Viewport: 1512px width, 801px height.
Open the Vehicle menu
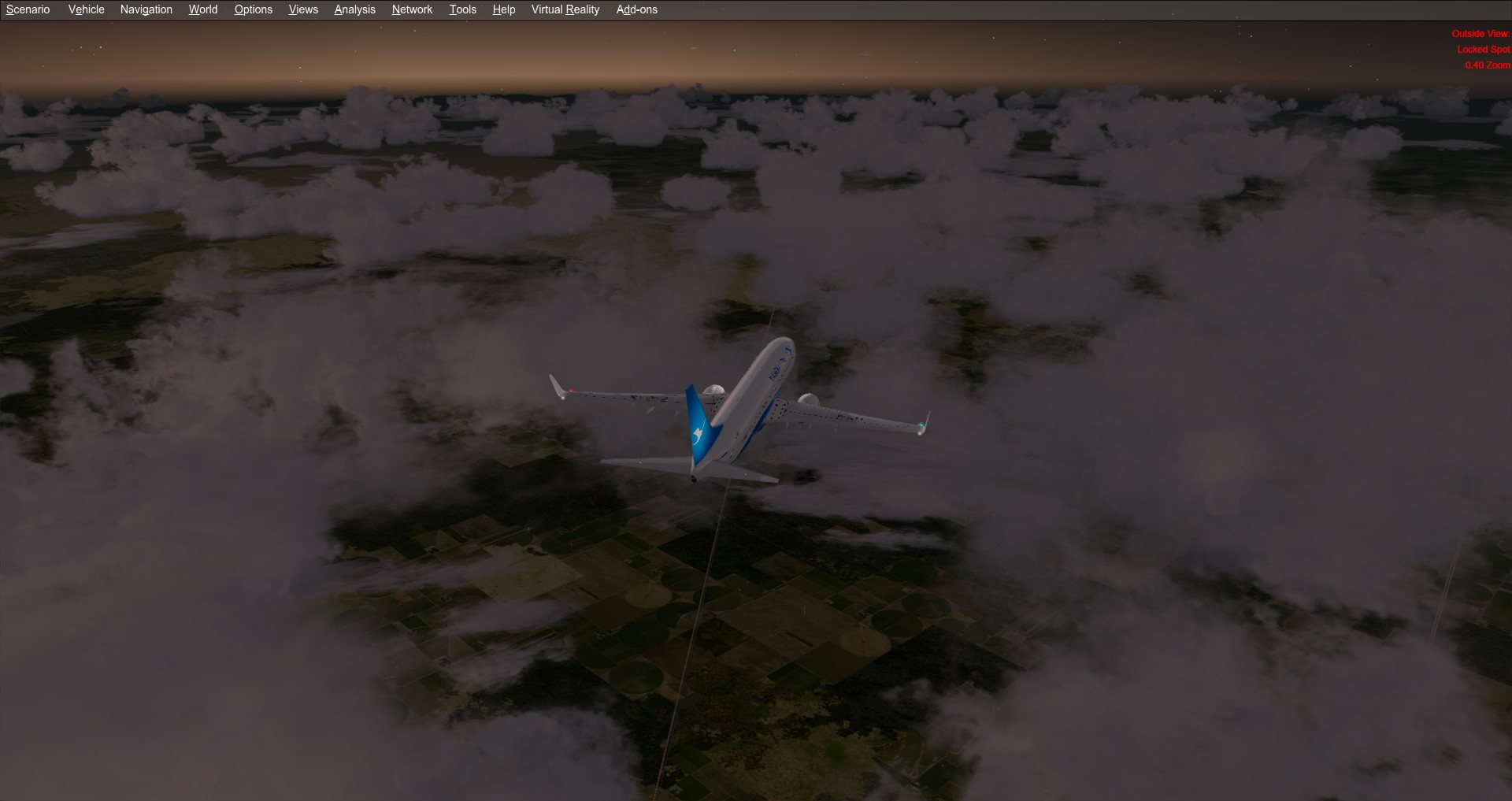click(x=85, y=9)
